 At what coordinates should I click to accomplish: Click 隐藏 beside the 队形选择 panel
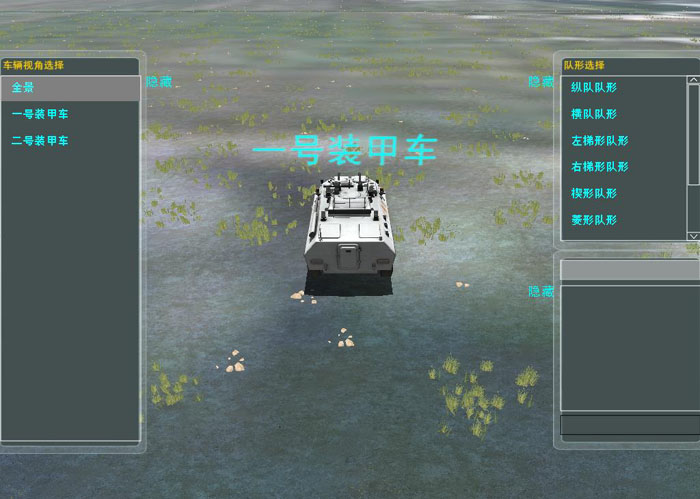[x=541, y=82]
